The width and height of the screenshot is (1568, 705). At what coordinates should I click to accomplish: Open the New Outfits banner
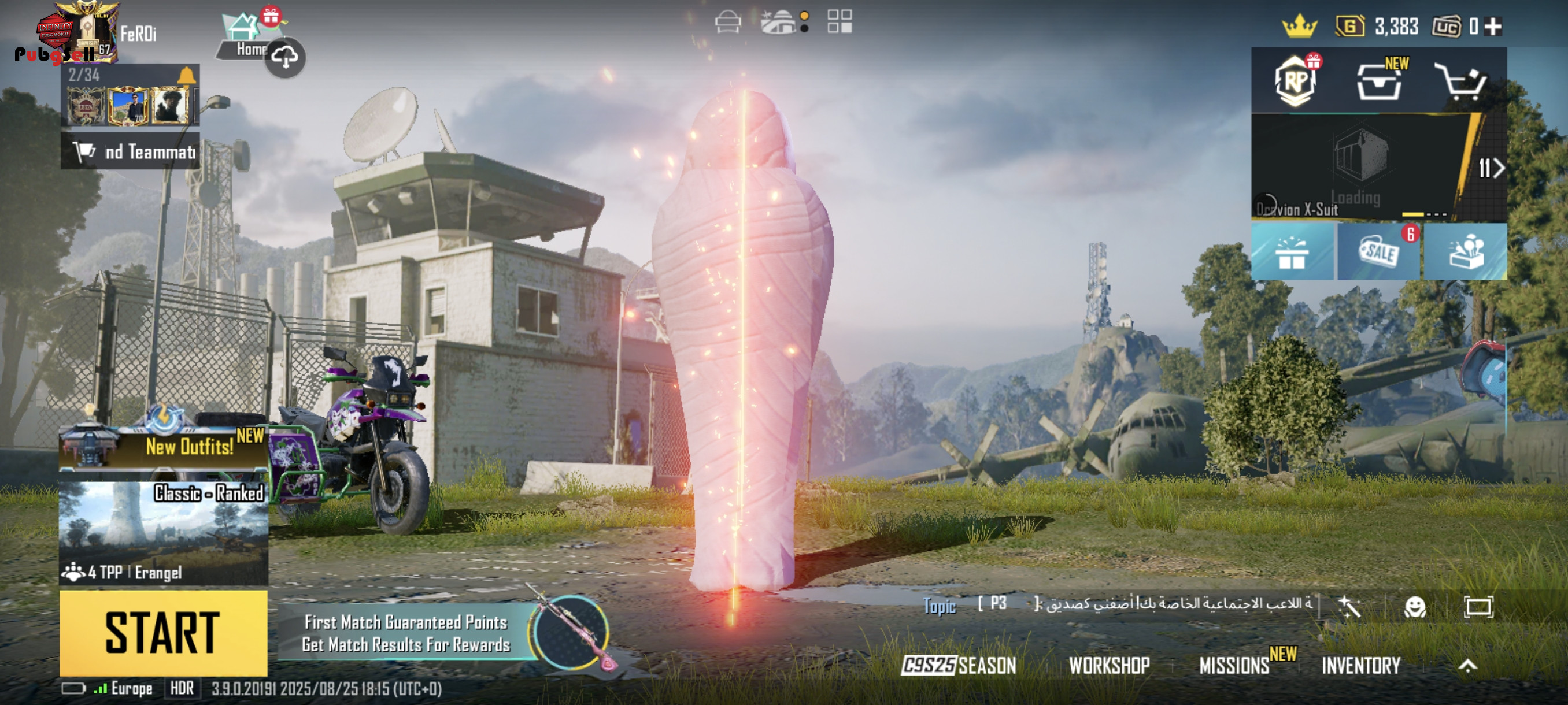163,447
